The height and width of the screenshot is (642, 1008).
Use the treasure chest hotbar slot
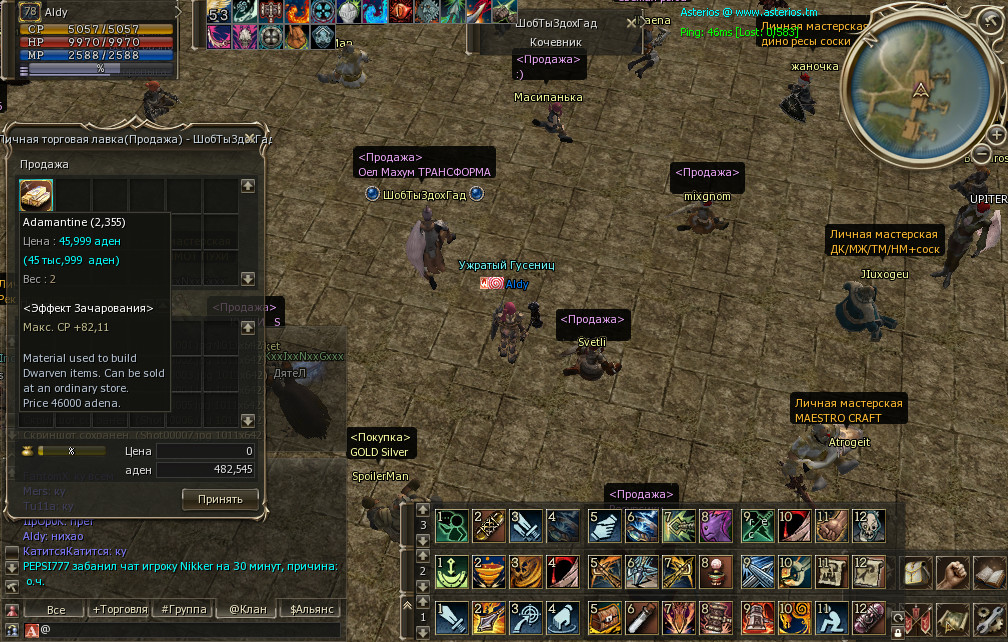pyautogui.click(x=604, y=616)
